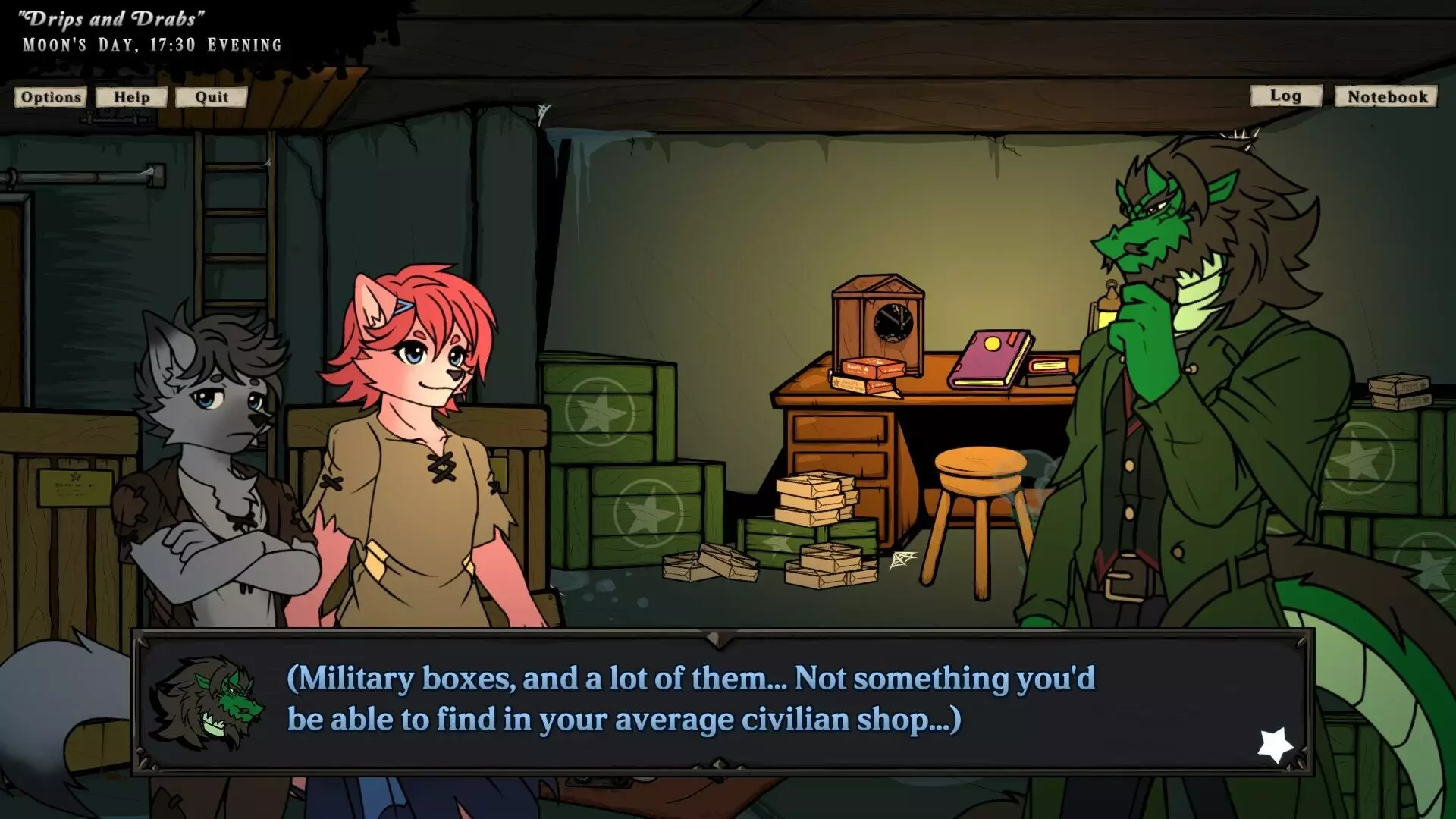Click the Moon's Day 17:30 time display
Image resolution: width=1456 pixels, height=819 pixels.
coord(152,44)
